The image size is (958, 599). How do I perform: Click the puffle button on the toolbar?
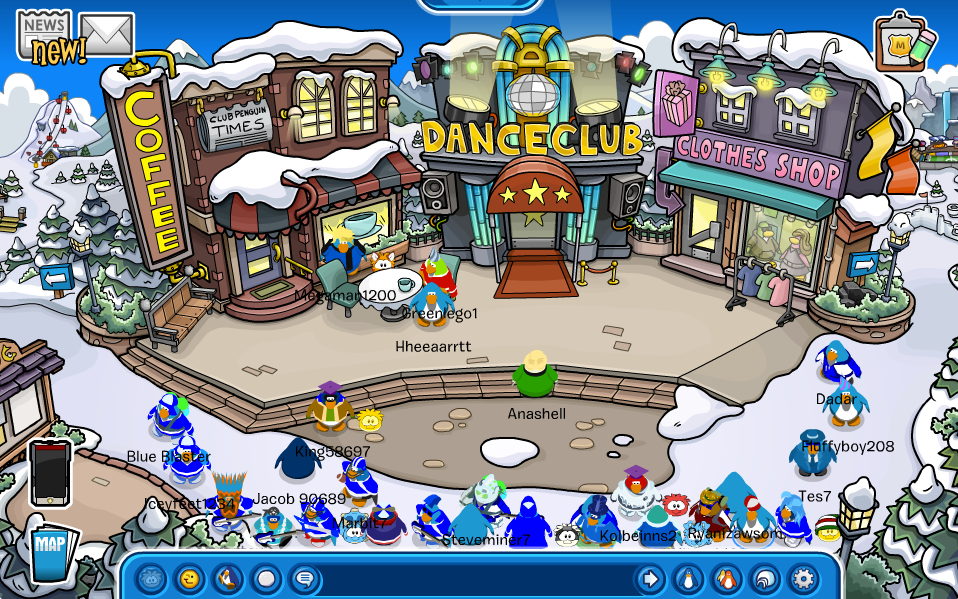click(151, 578)
